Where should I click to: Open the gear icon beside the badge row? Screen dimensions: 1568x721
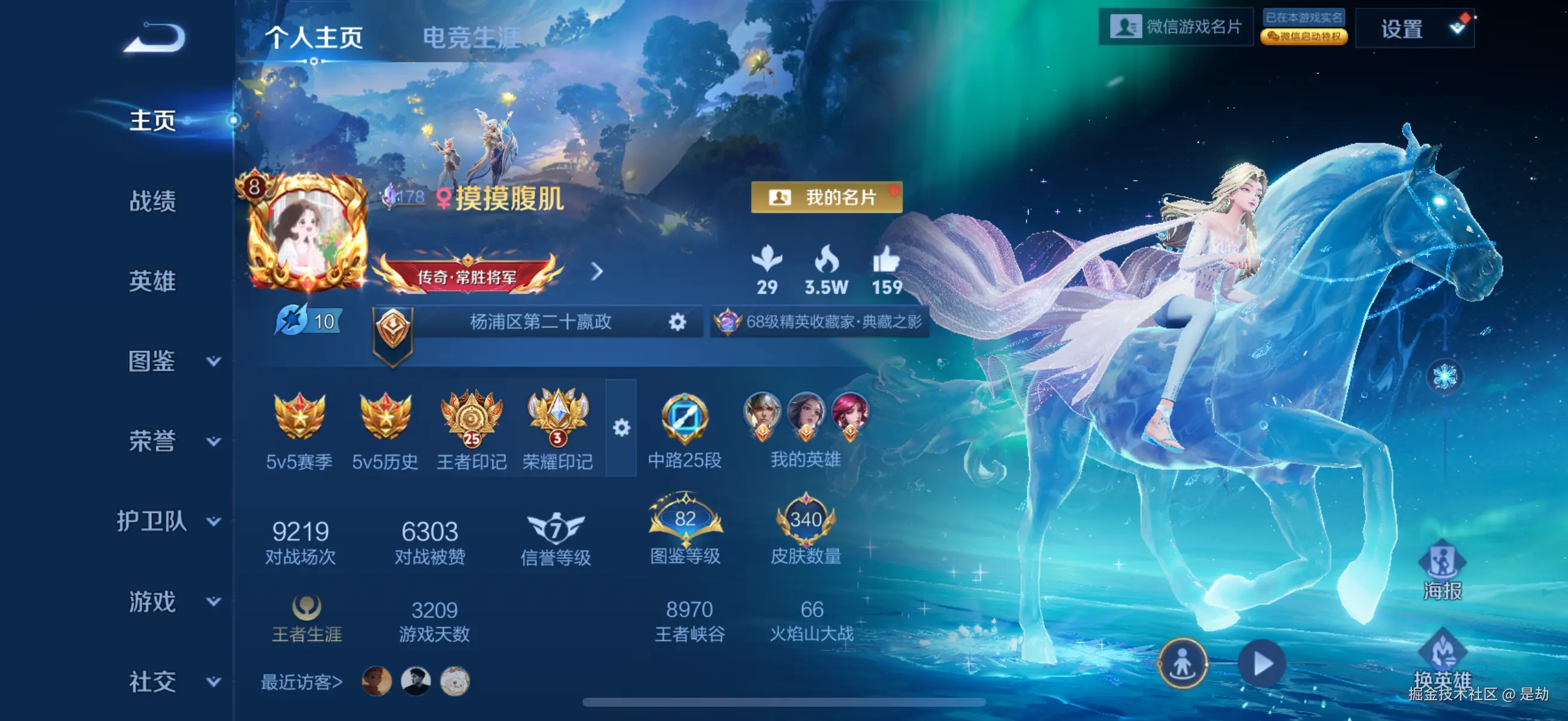tap(622, 428)
